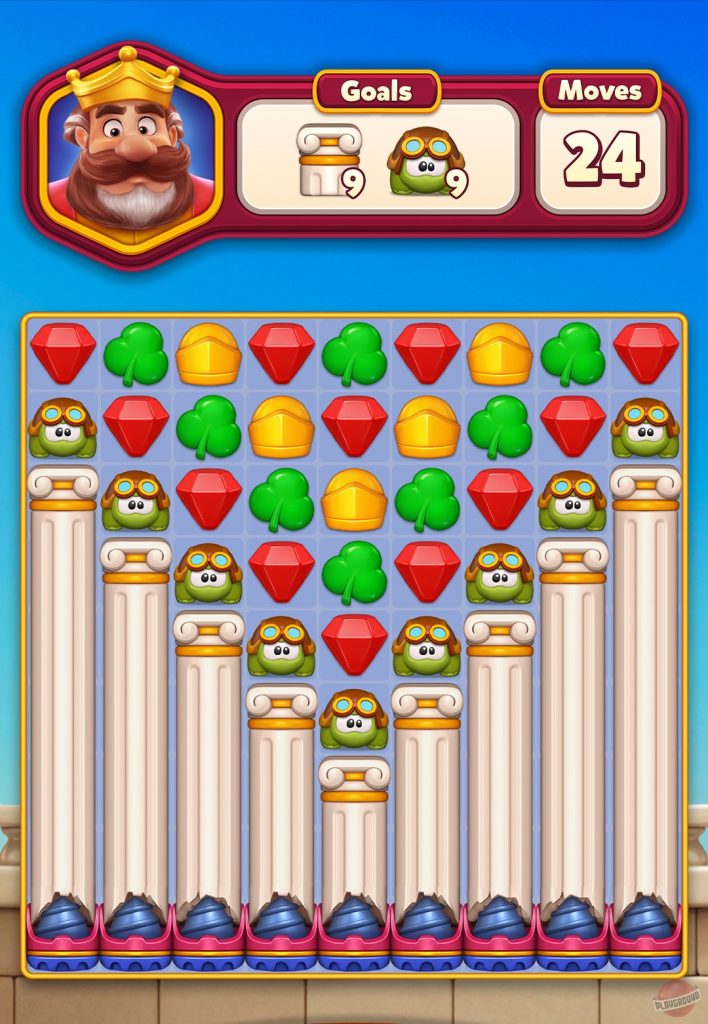This screenshot has height=1024, width=708.
Task: Select the turtle on the board's left edge
Action: click(63, 426)
